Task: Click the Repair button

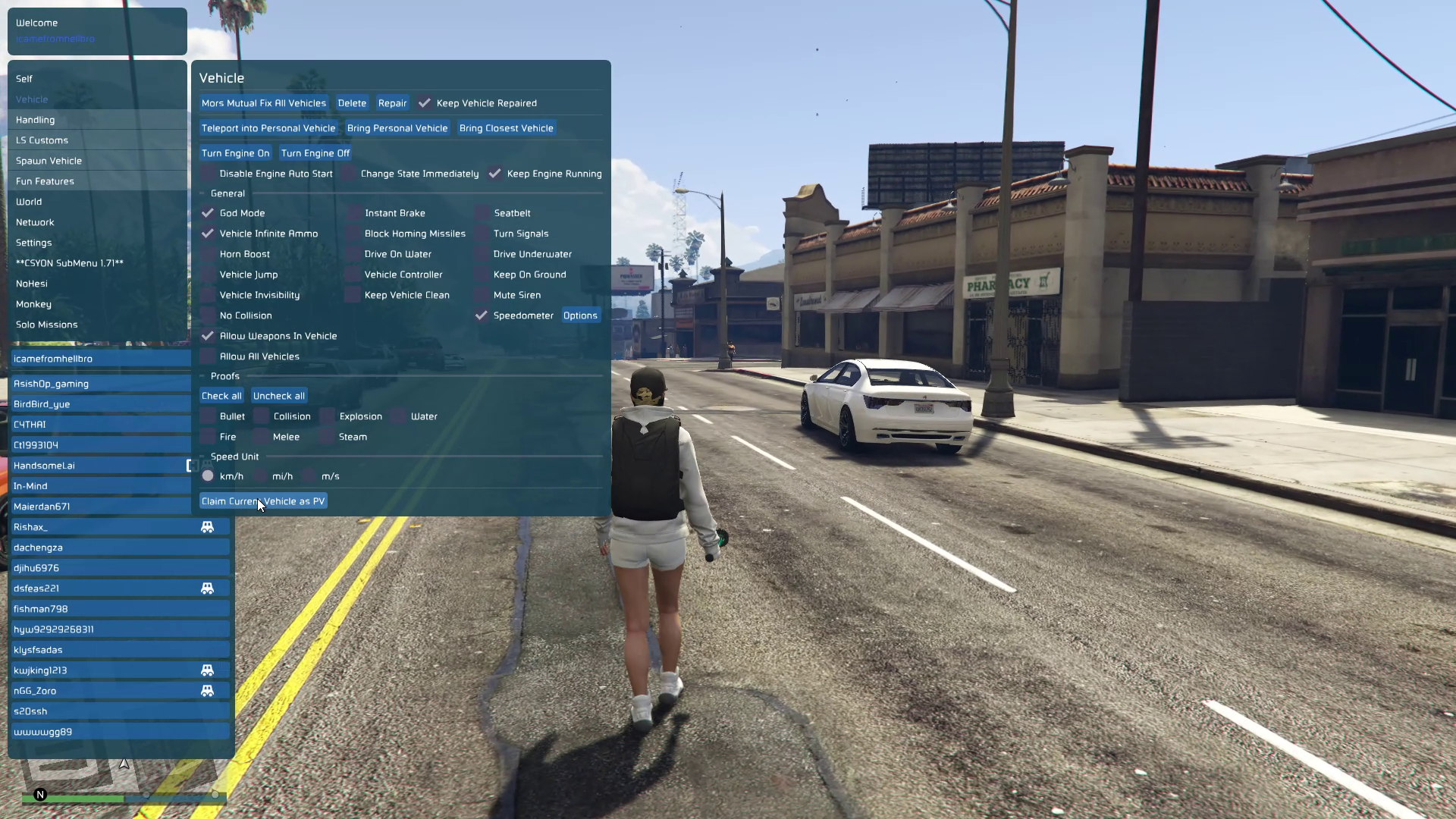Action: tap(392, 103)
